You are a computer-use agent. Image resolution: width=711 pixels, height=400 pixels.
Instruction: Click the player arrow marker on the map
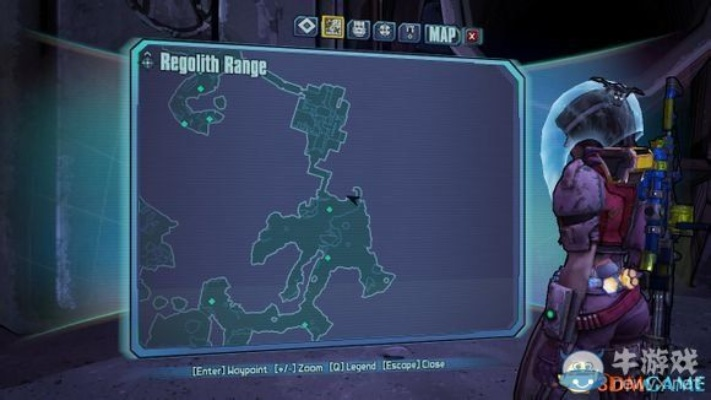tap(352, 198)
